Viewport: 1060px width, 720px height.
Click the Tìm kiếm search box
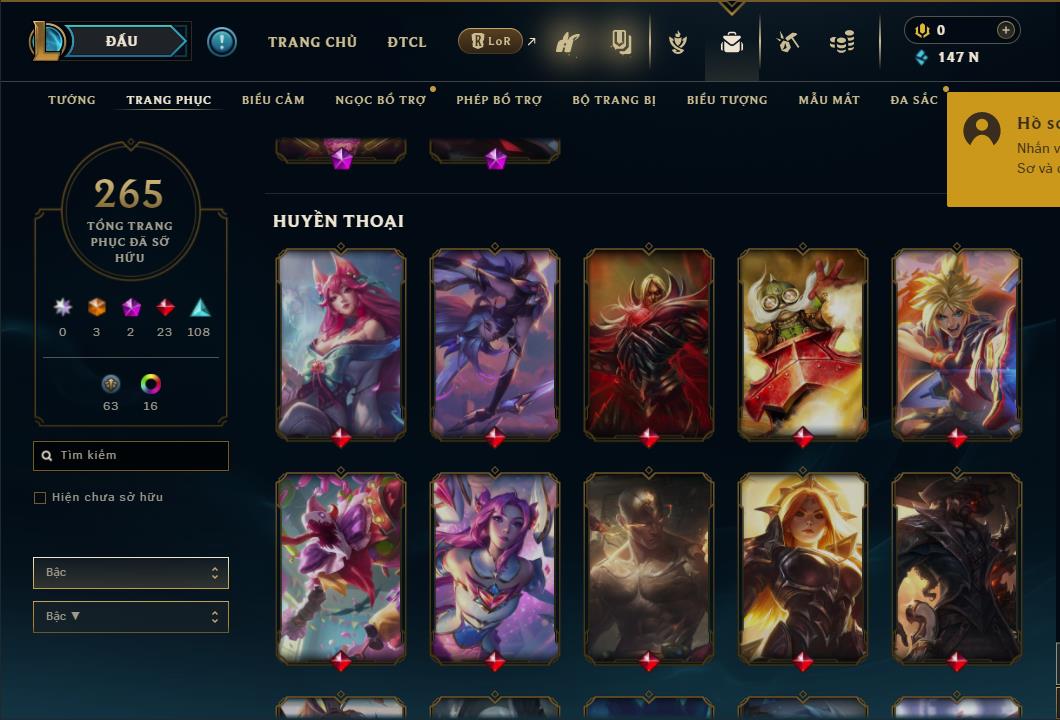(131, 456)
